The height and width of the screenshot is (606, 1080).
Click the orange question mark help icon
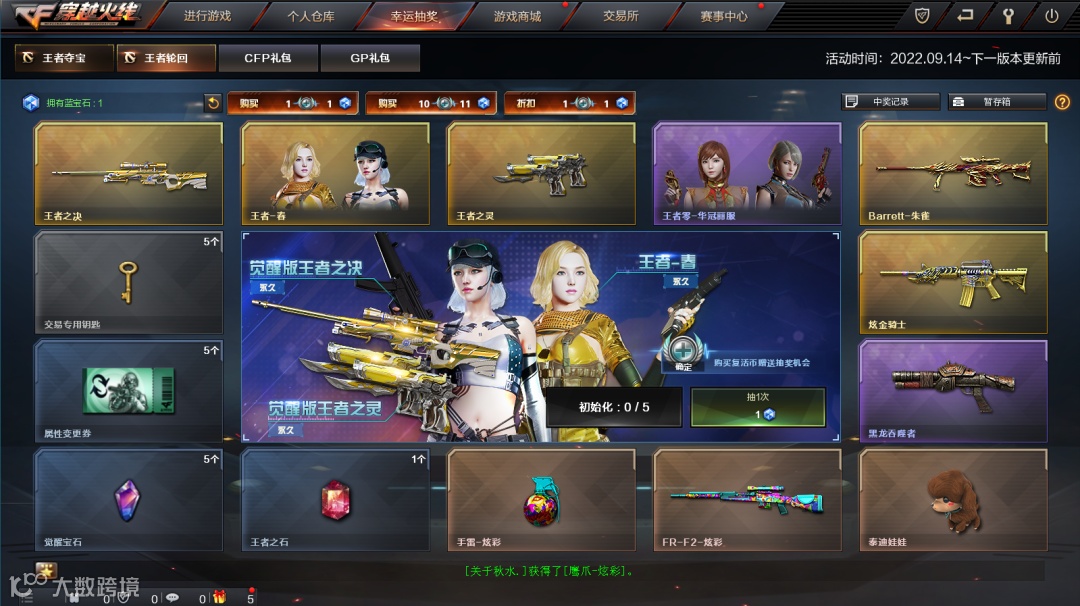[1062, 102]
